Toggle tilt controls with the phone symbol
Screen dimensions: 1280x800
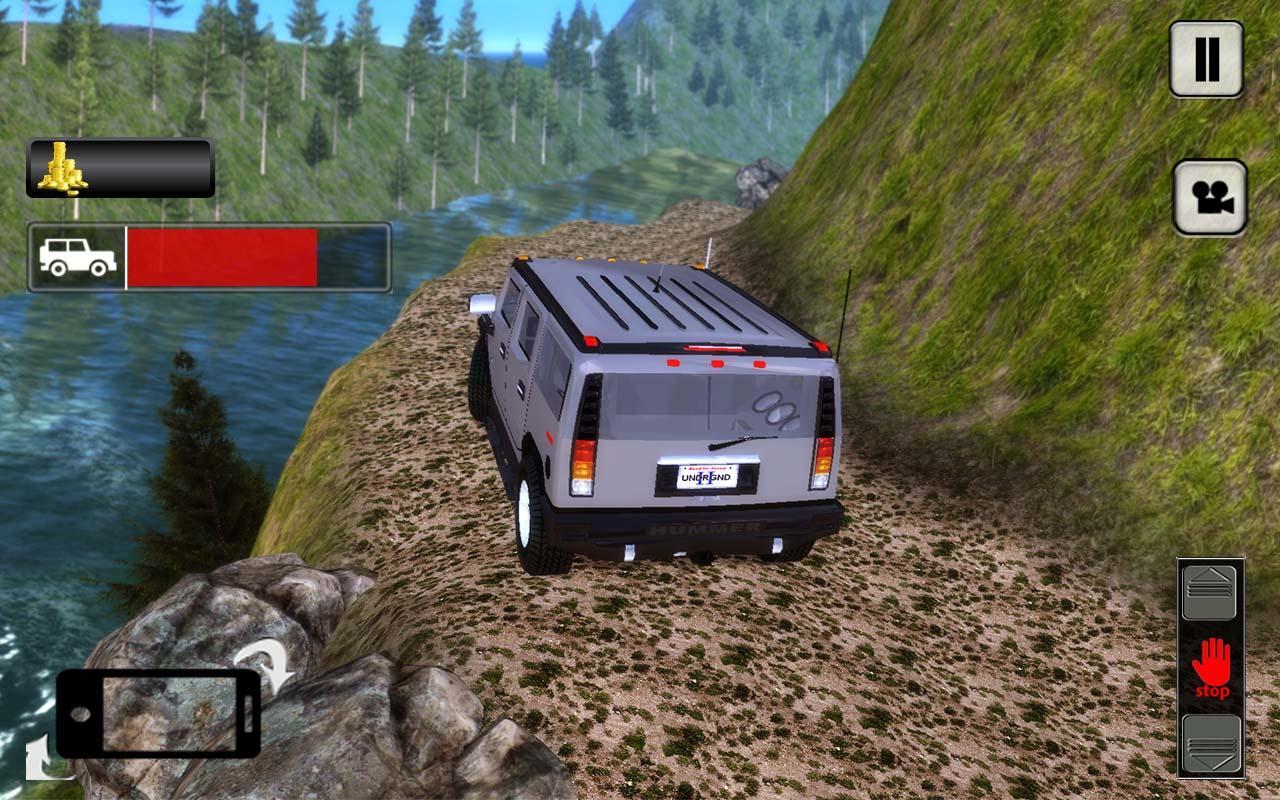click(160, 715)
